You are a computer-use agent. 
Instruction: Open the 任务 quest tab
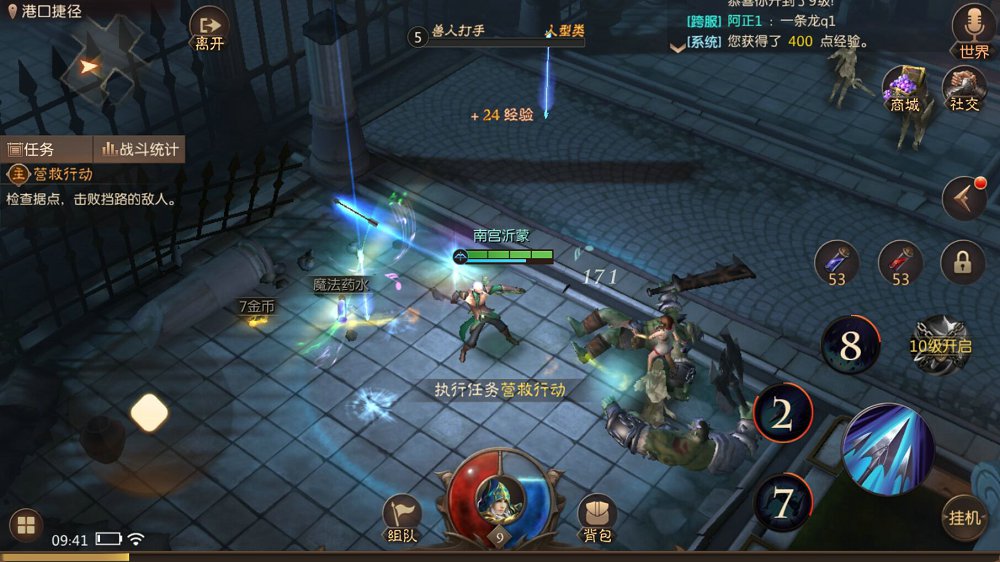(x=46, y=149)
